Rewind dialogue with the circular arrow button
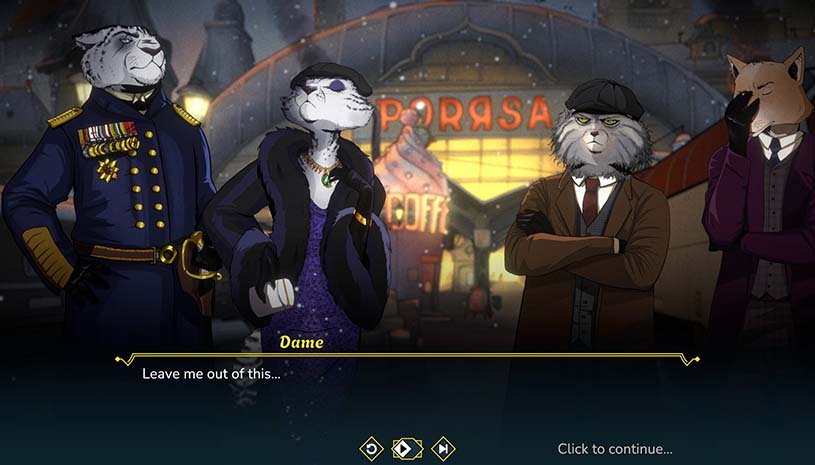Screen dimensions: 815x465 (371, 449)
